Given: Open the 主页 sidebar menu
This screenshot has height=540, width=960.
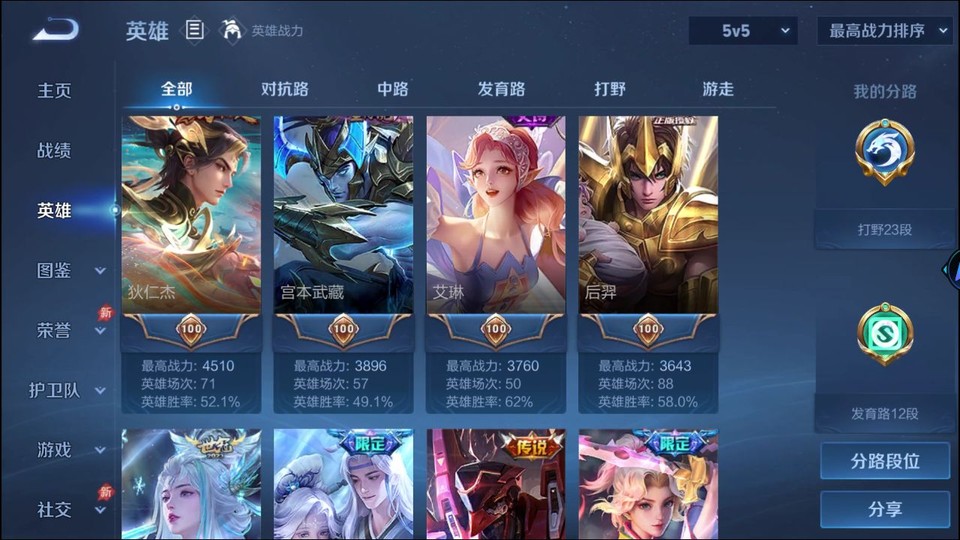Looking at the screenshot, I should 55,90.
